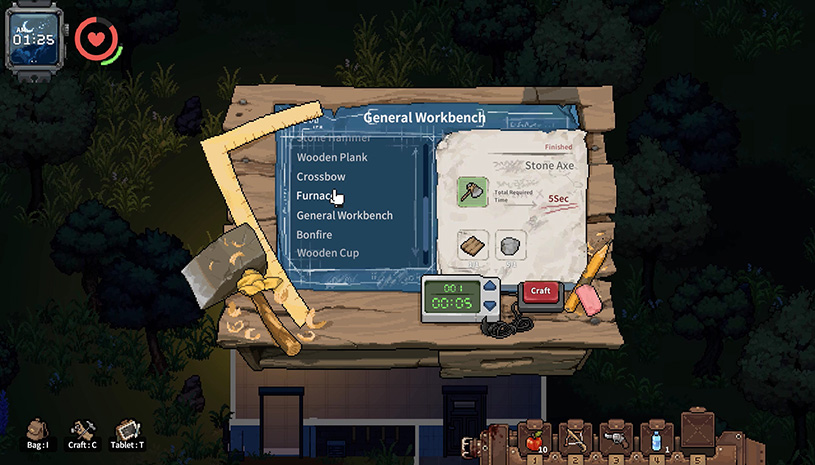Select the Wooden Cup recipe
This screenshot has height=465, width=815.
(327, 253)
